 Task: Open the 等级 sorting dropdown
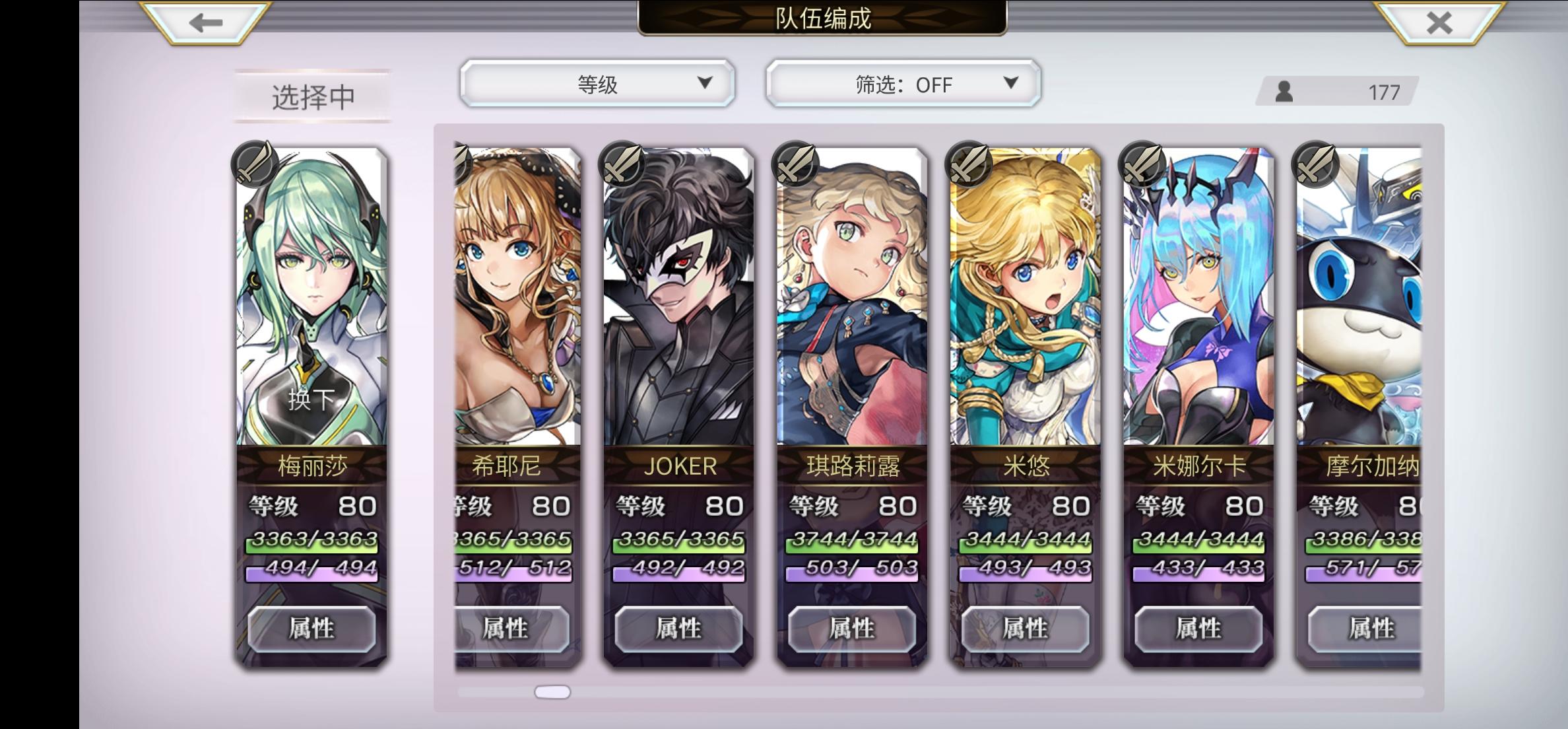pyautogui.click(x=597, y=83)
